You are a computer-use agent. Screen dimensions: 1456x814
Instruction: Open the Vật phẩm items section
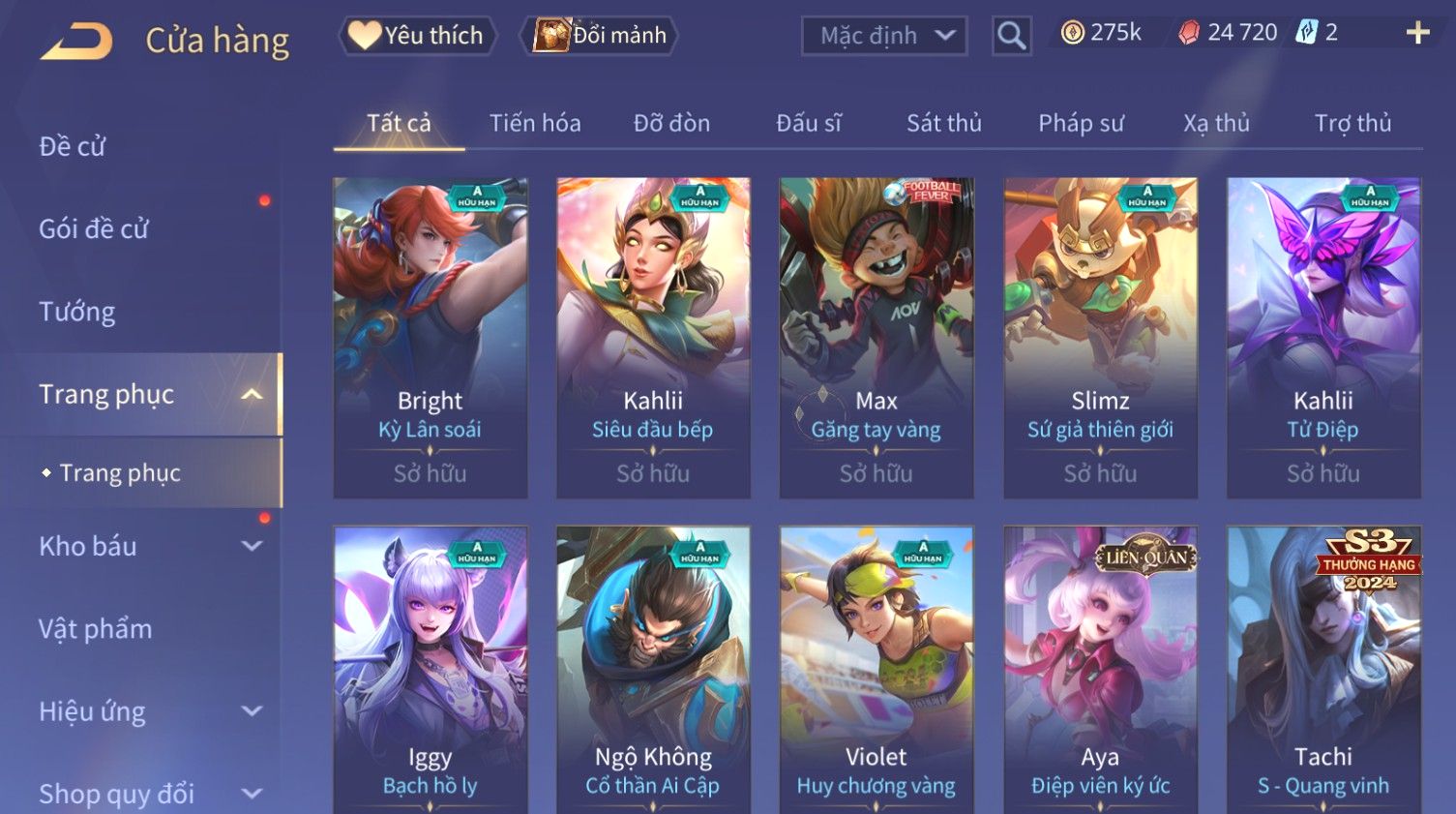(x=96, y=629)
